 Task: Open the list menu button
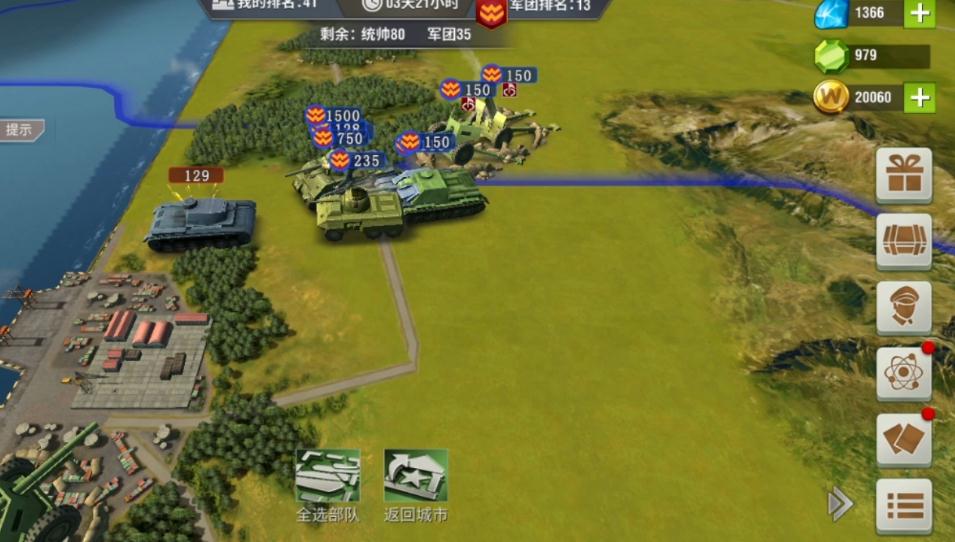(x=903, y=505)
